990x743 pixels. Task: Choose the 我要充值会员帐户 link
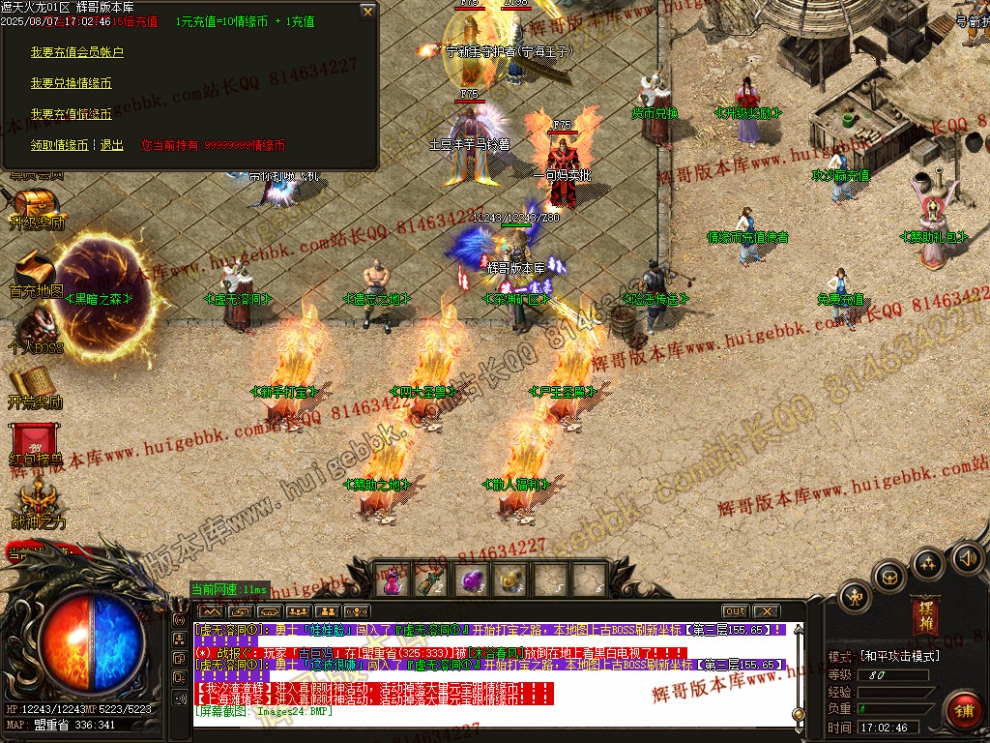point(77,52)
